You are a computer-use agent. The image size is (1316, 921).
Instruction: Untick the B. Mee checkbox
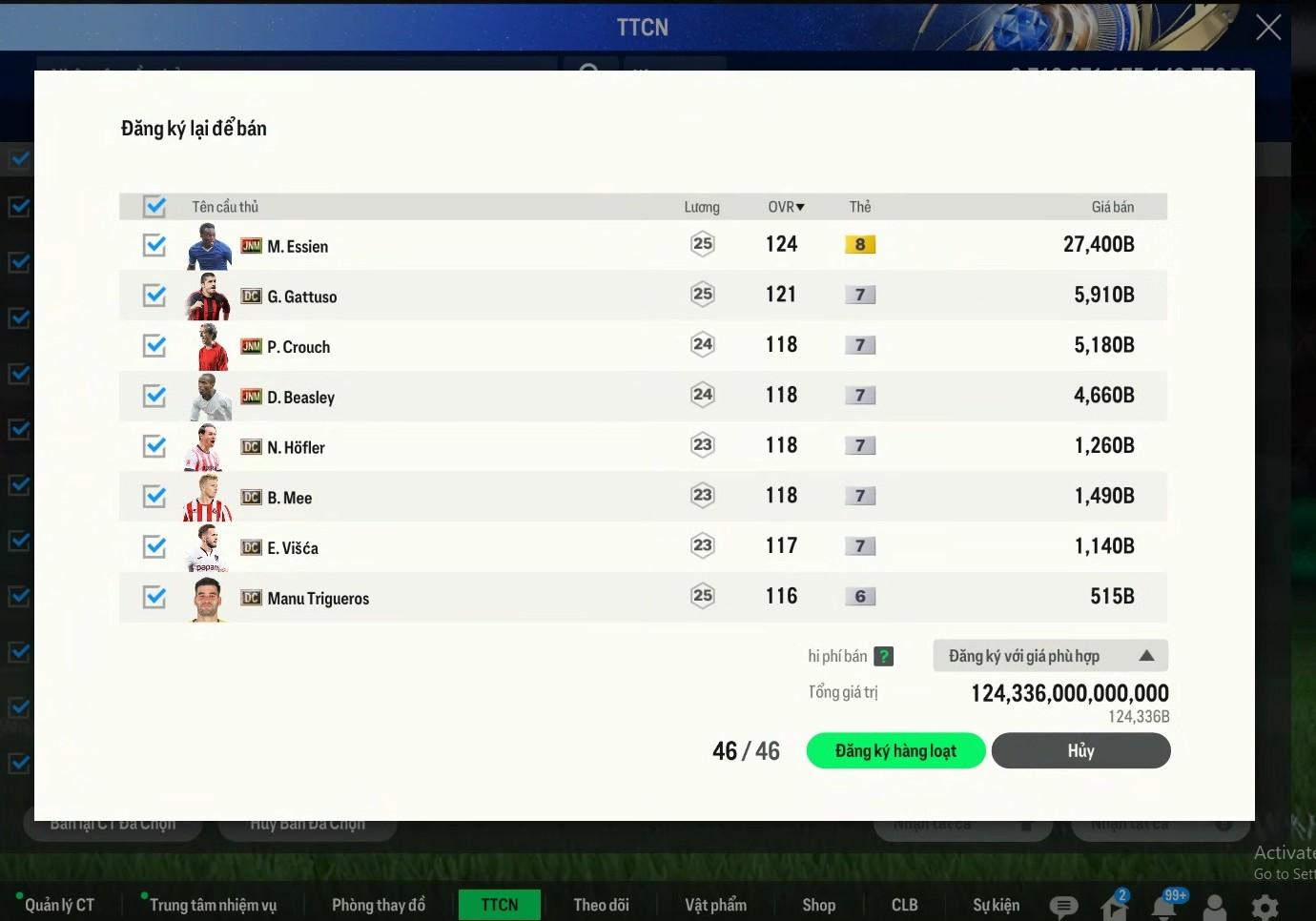[154, 497]
